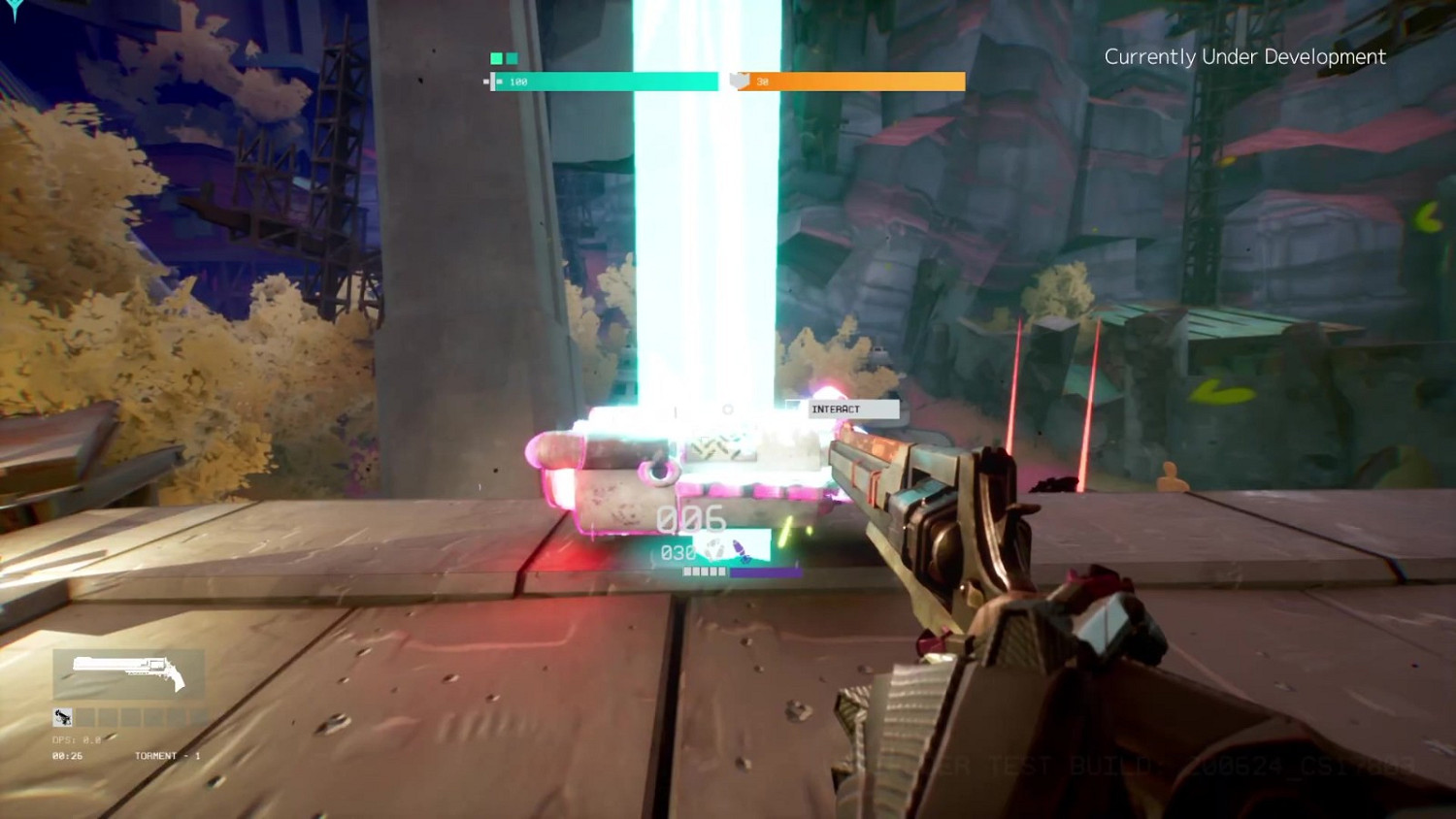Select the purple bullet icon below the 006 counter
This screenshot has height=819, width=1456.
pyautogui.click(x=741, y=550)
